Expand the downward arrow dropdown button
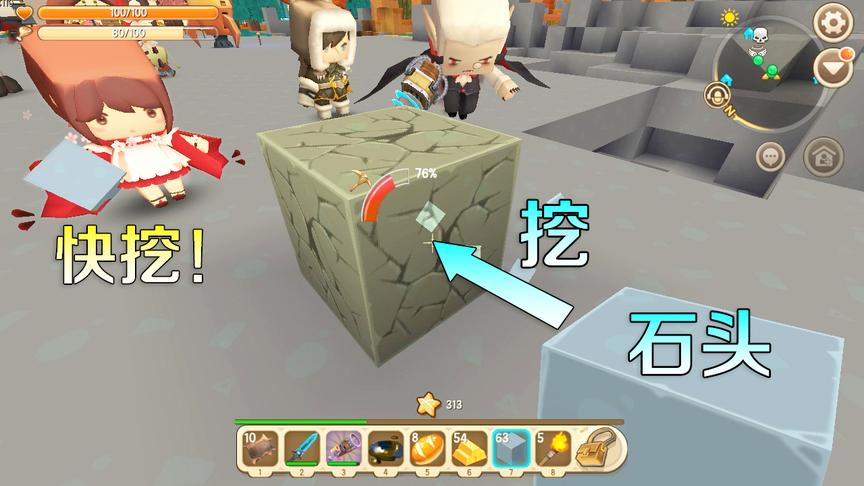 832,68
